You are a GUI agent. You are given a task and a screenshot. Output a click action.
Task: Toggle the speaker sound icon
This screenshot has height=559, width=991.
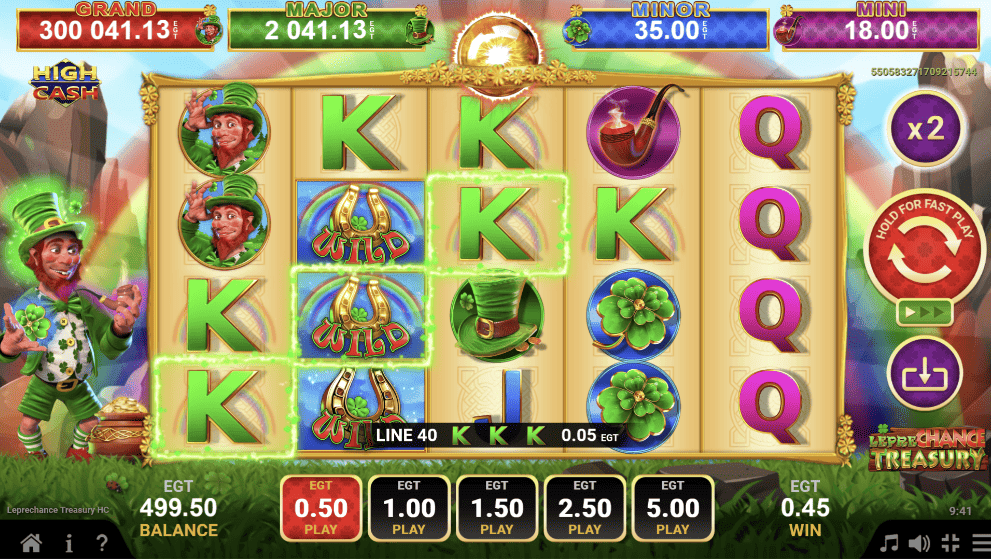coord(919,544)
